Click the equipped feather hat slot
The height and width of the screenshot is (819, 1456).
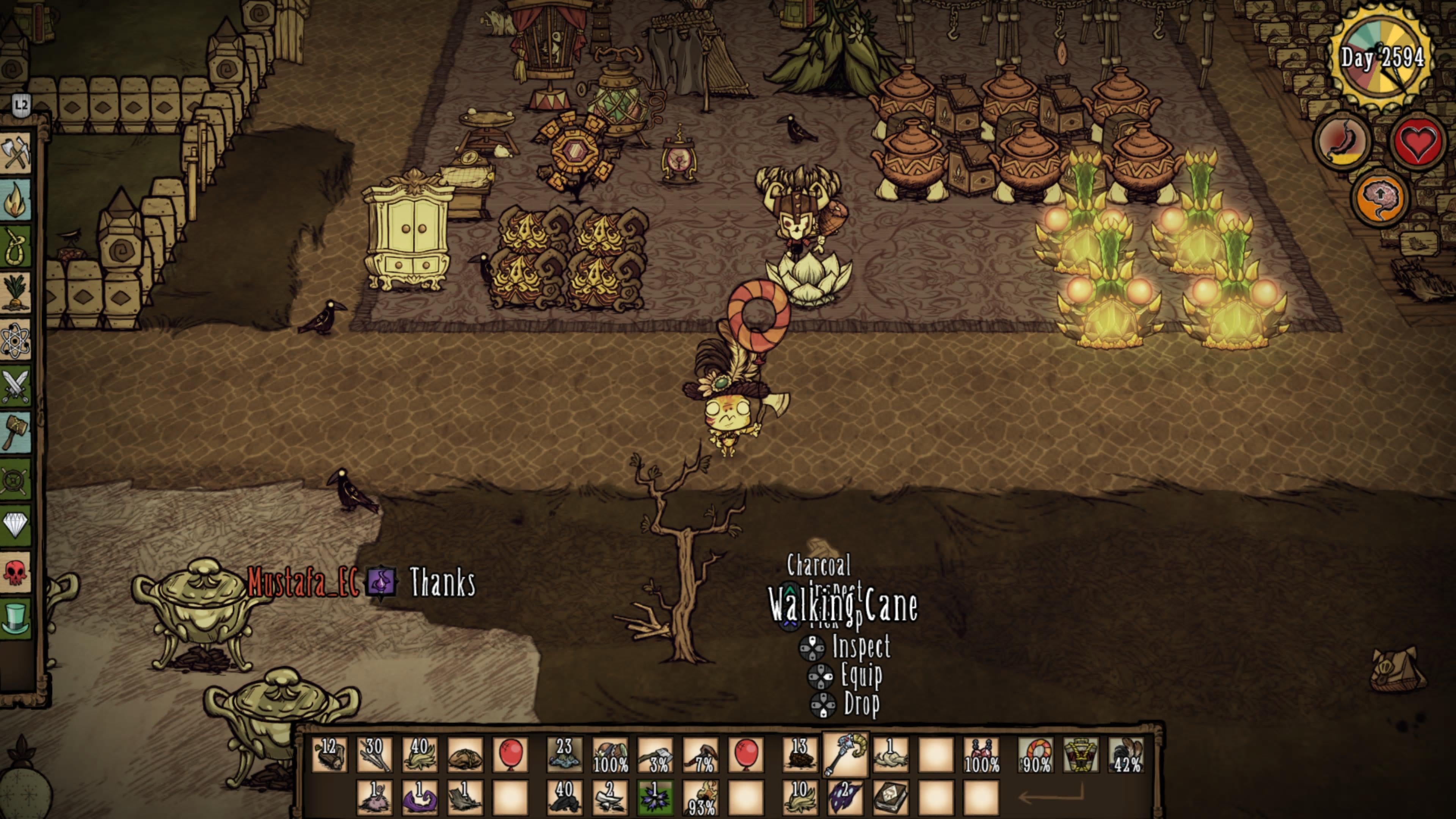coord(1126,755)
